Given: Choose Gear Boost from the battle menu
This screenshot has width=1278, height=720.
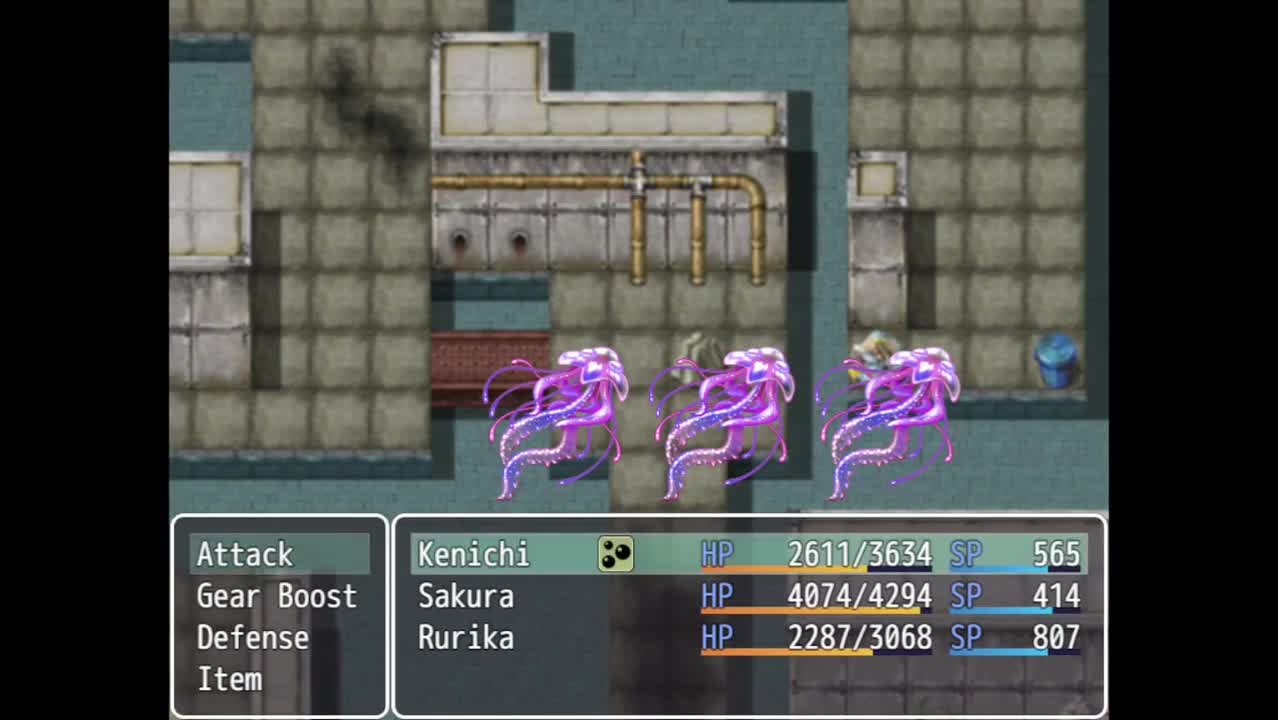Looking at the screenshot, I should pyautogui.click(x=276, y=596).
